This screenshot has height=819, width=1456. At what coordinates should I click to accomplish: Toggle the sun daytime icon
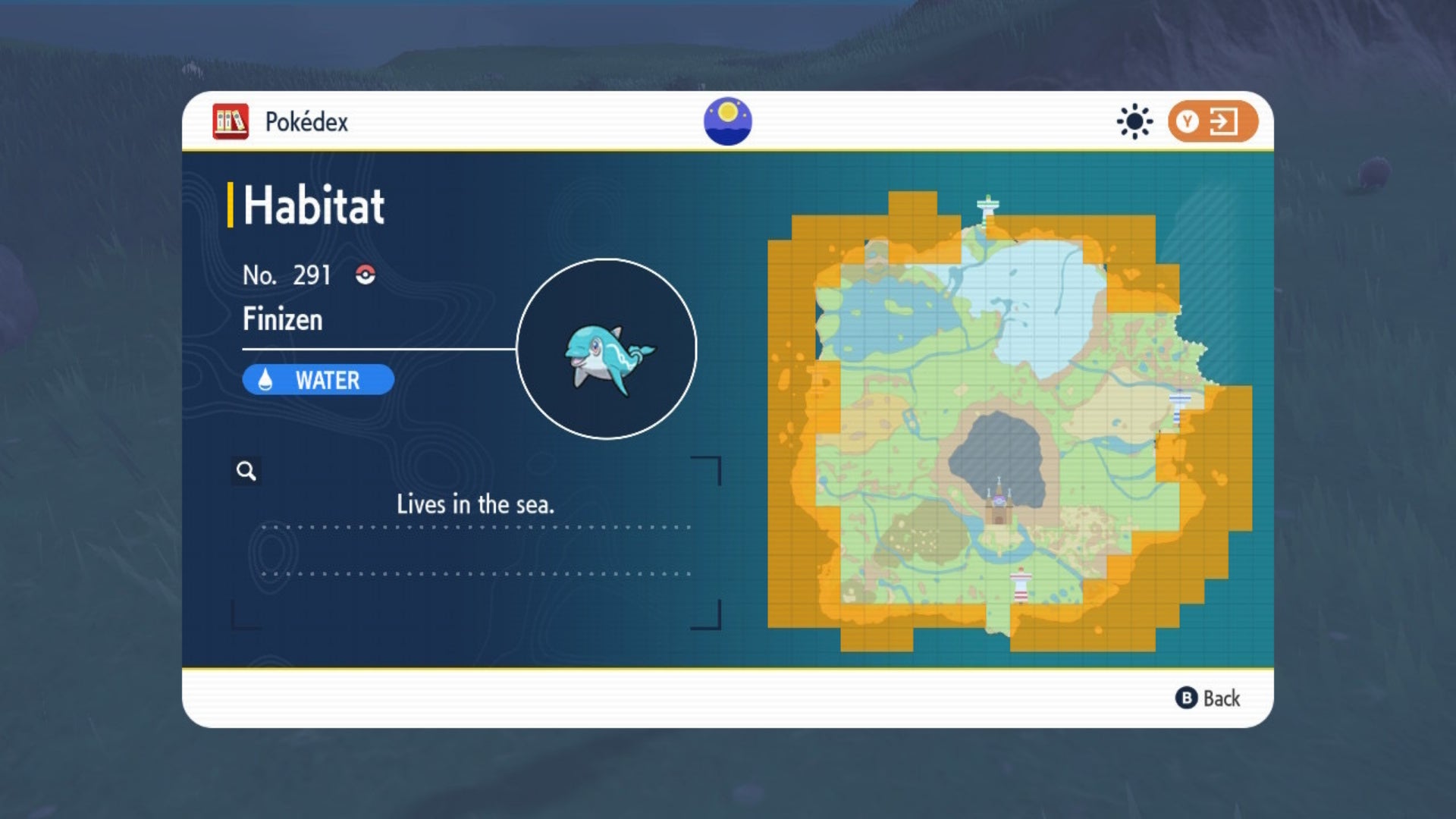click(1134, 121)
